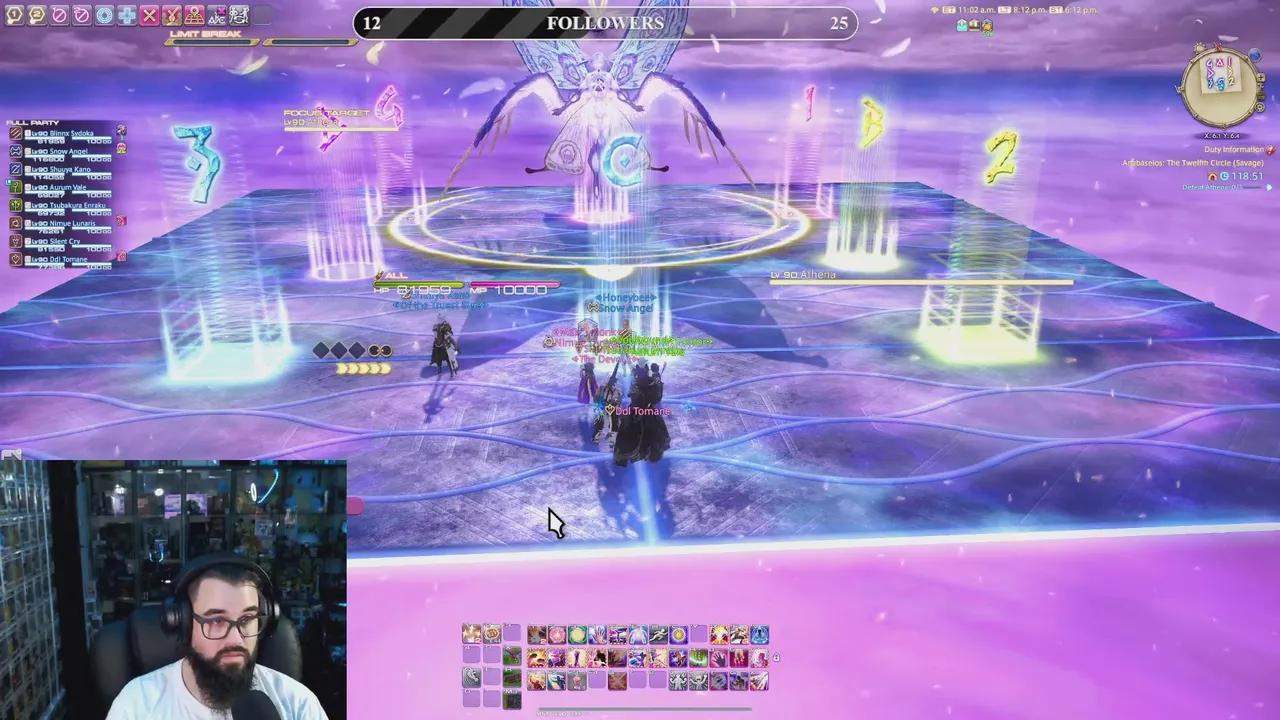The image size is (1280, 720).
Task: Select Snow Angel in the party list
Action: point(68,151)
